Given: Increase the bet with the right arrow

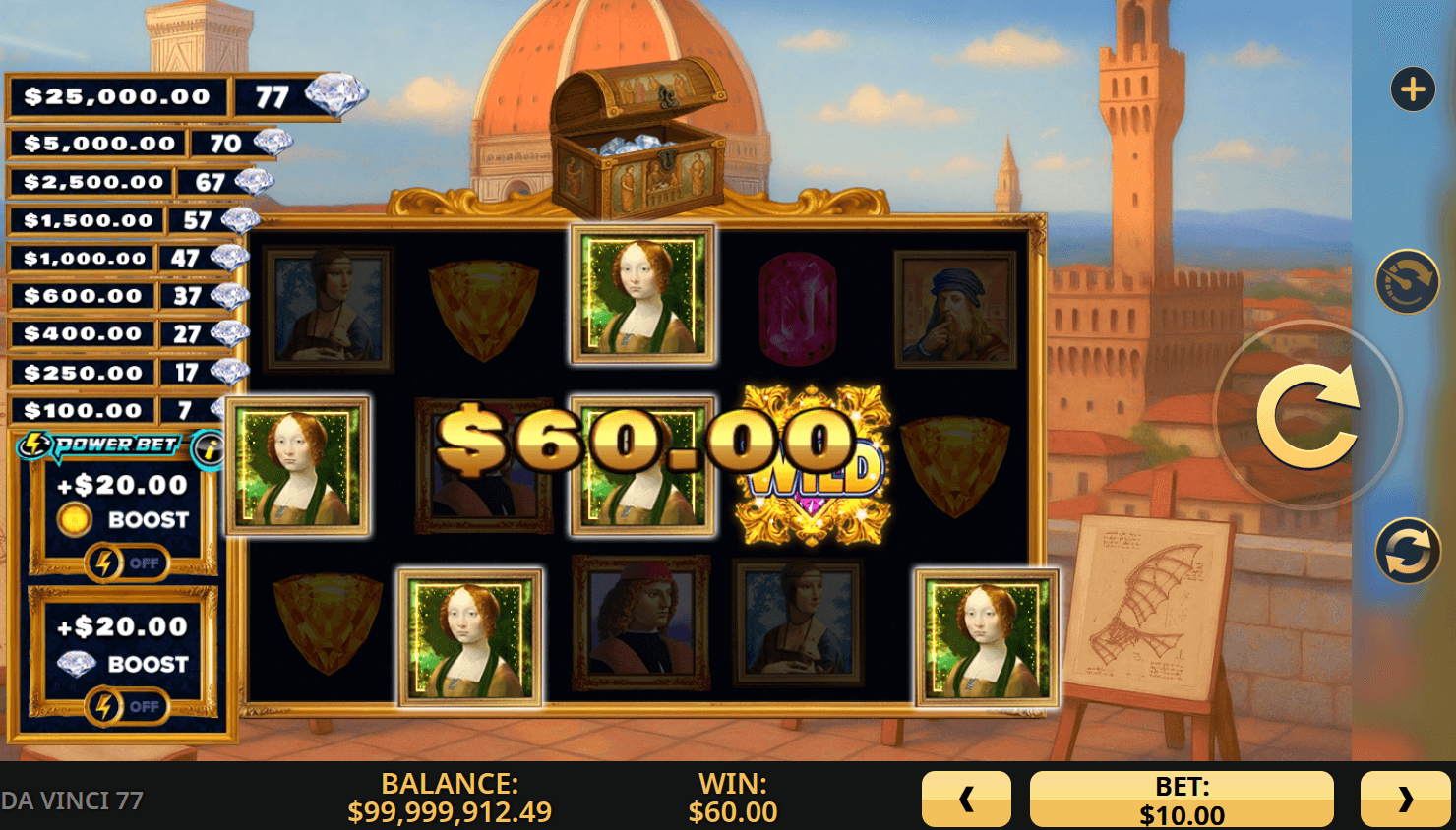Looking at the screenshot, I should [x=1405, y=799].
